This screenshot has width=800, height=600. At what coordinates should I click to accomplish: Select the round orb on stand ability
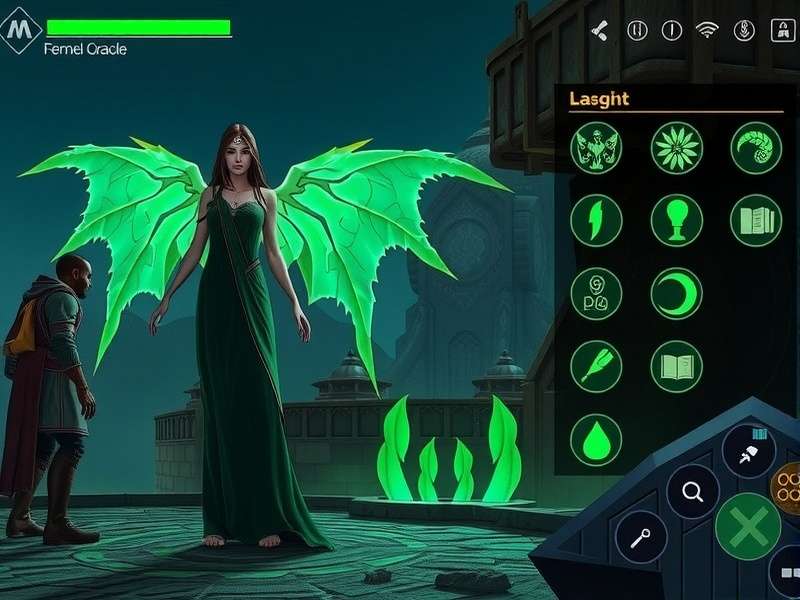(x=676, y=220)
